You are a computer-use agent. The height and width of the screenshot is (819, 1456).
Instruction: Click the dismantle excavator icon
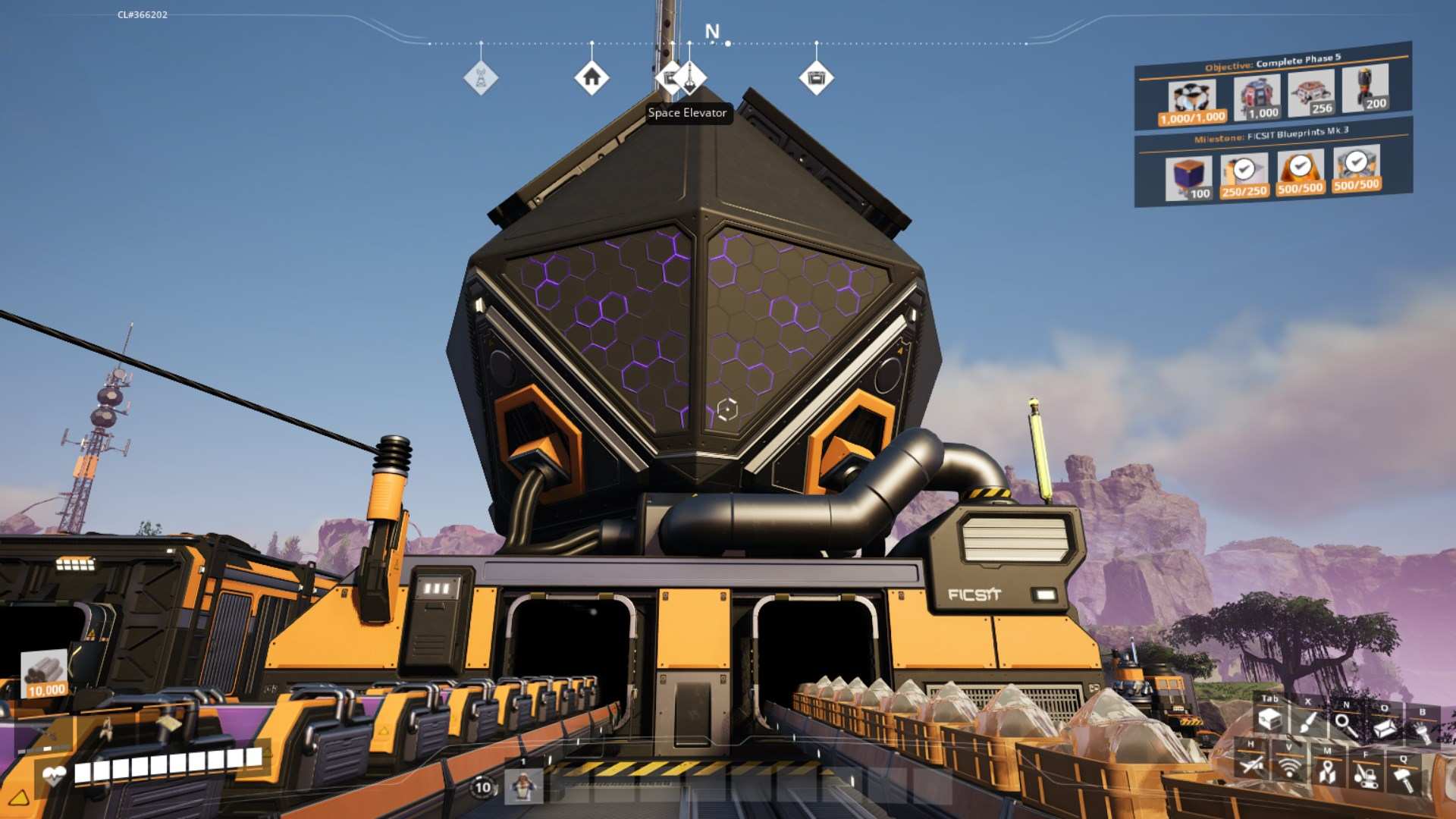click(1366, 775)
